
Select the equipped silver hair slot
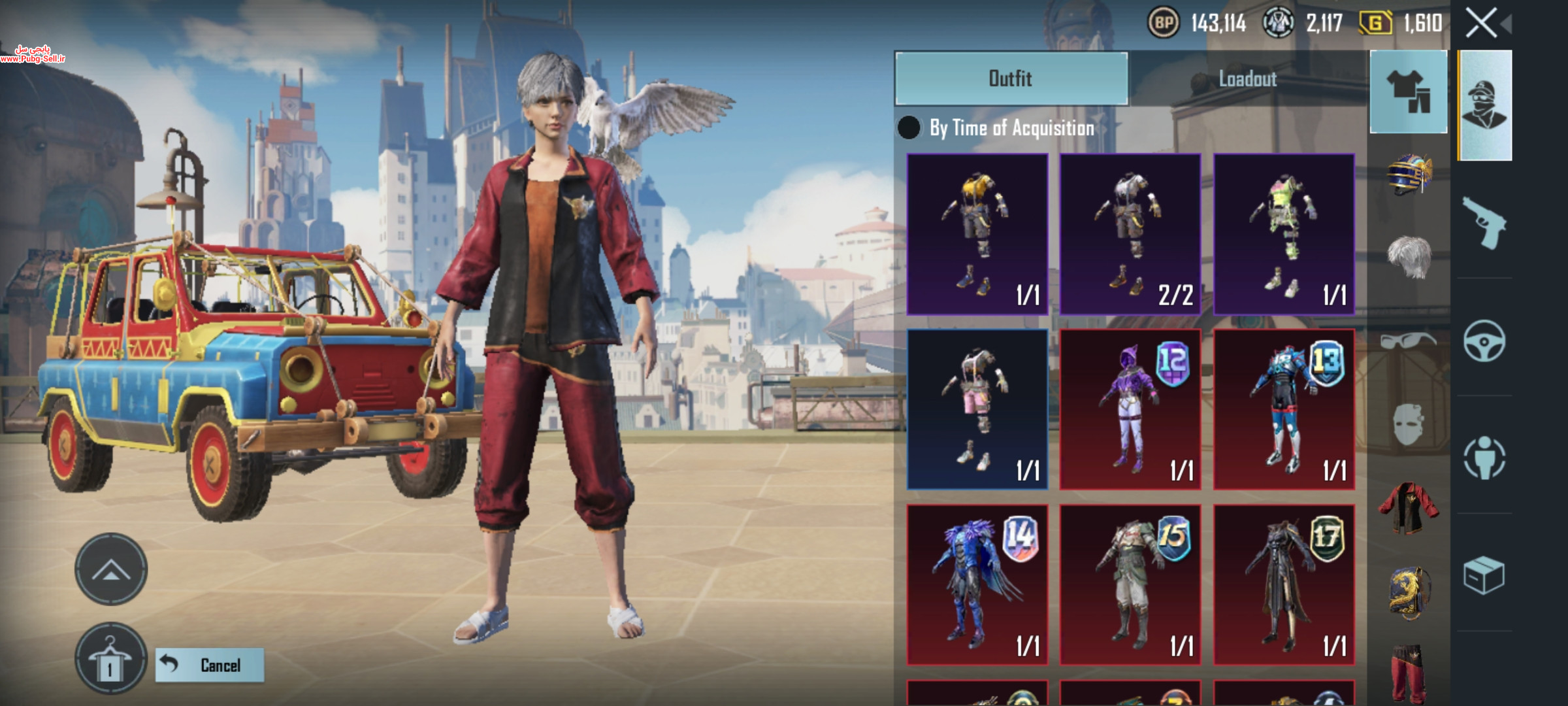click(1409, 256)
